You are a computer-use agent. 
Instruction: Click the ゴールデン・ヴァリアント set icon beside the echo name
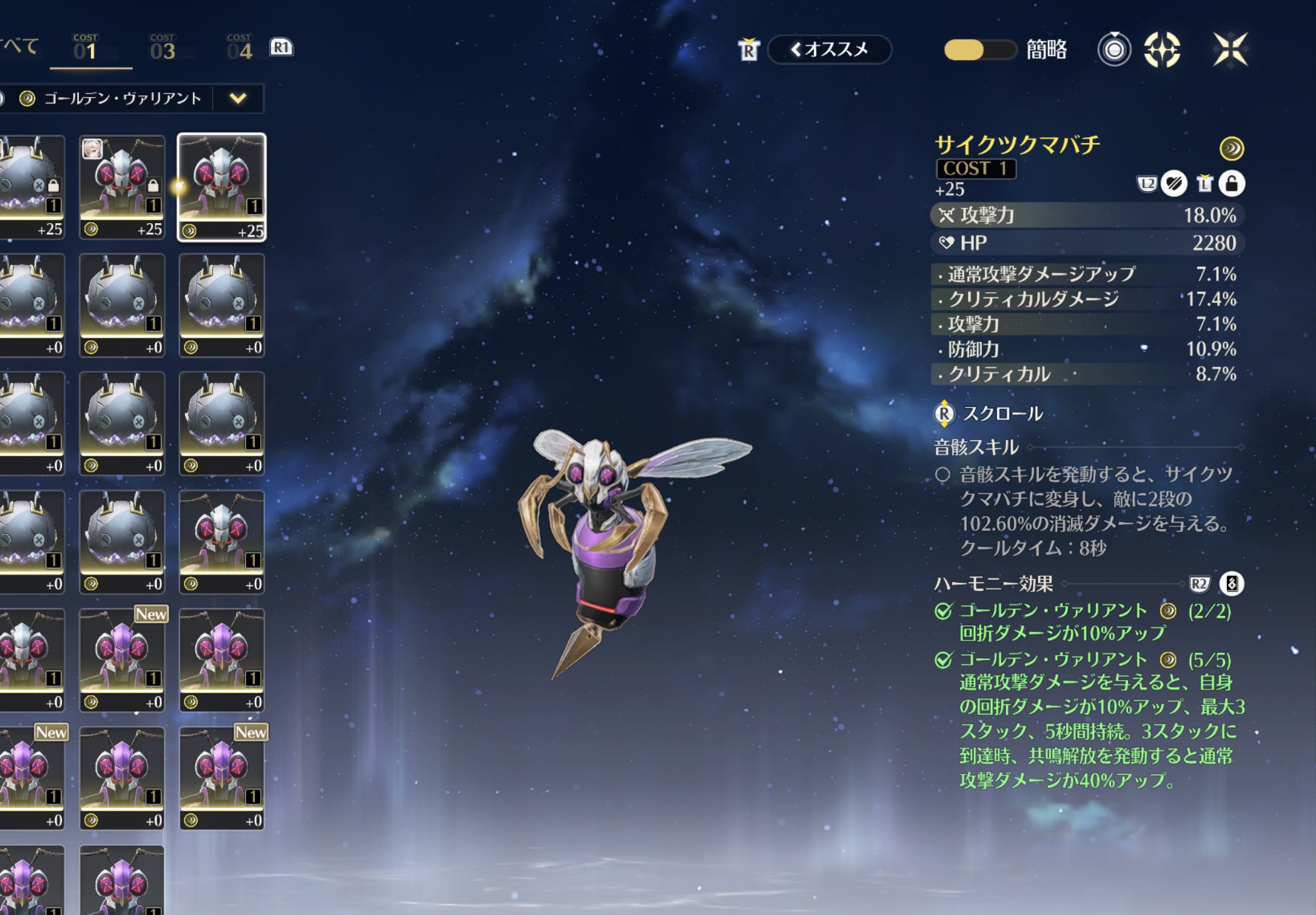1231,149
